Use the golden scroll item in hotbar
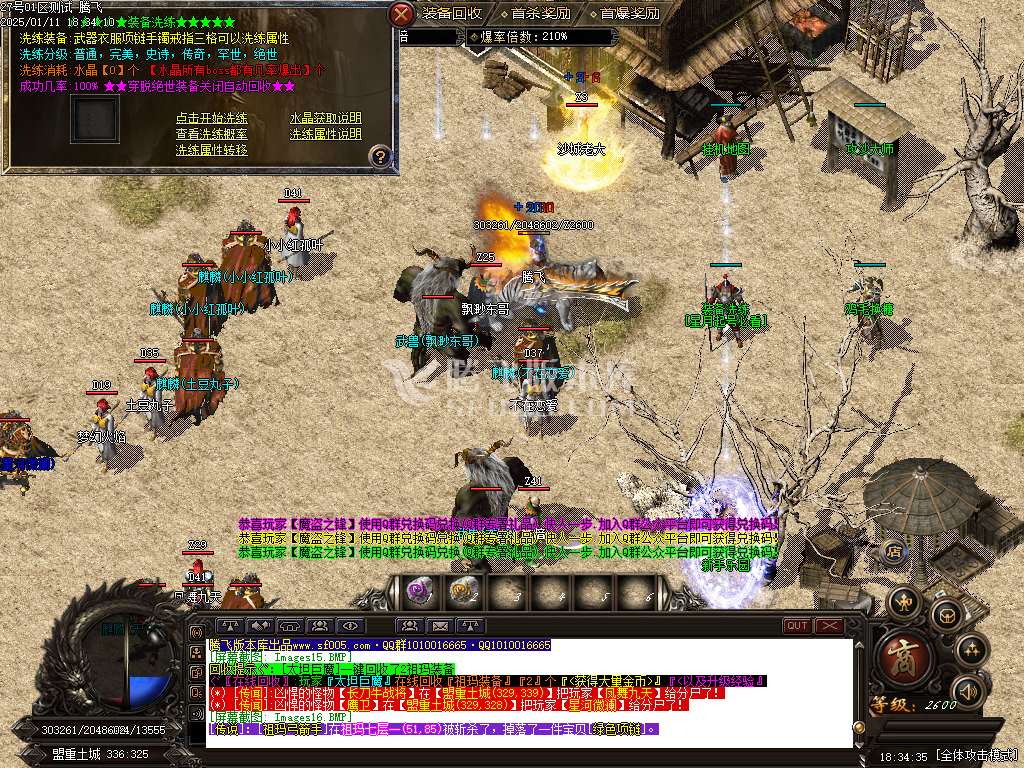 463,592
